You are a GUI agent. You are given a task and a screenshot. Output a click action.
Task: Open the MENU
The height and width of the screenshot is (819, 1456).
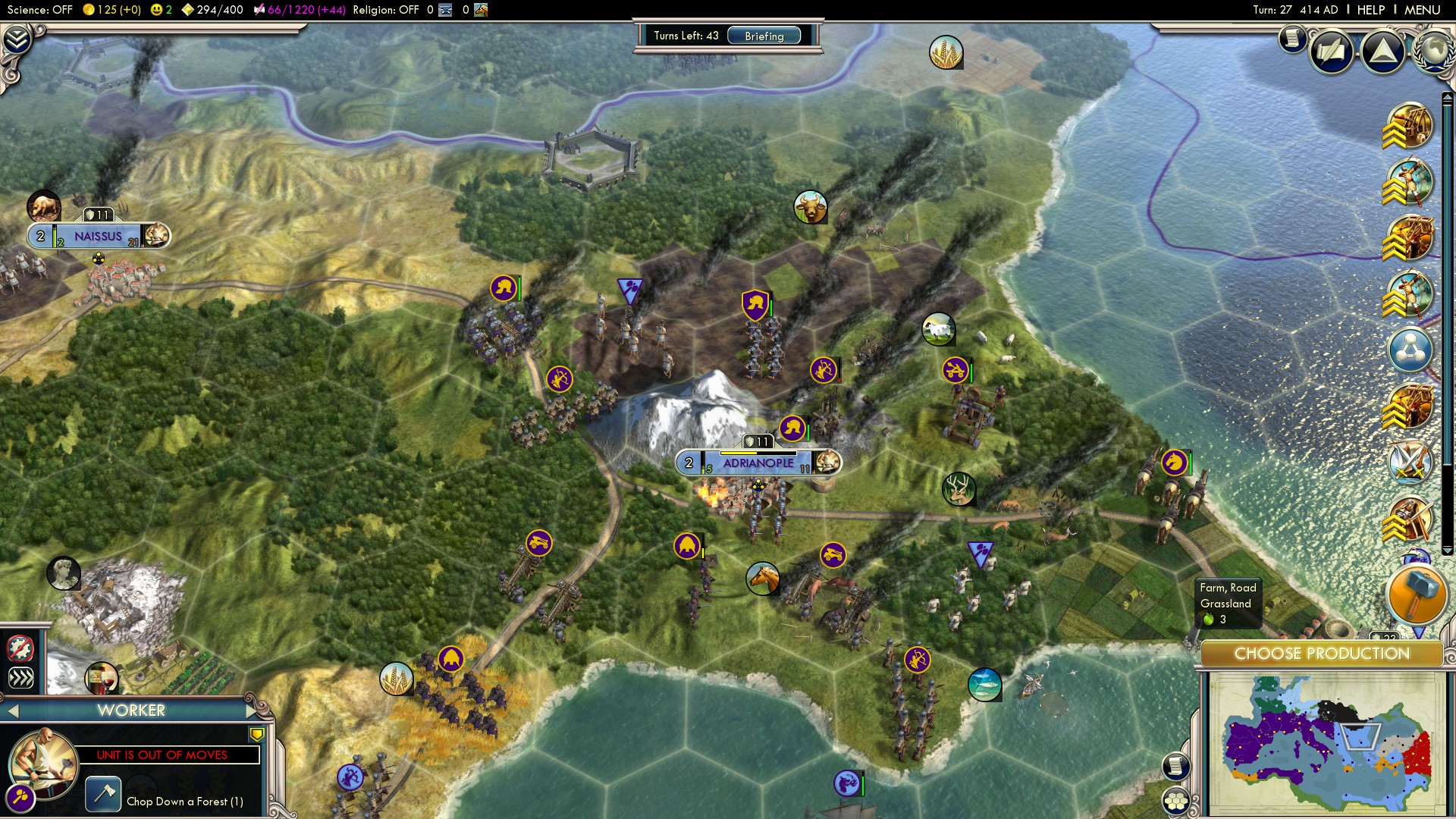[x=1422, y=10]
